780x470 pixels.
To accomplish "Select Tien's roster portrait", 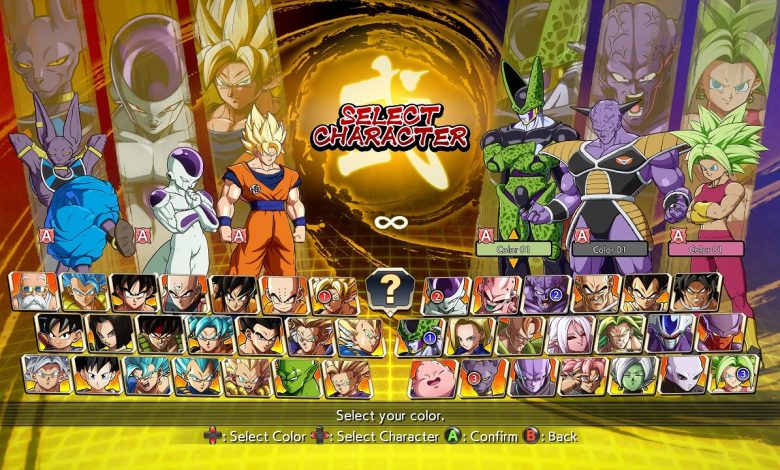I will tap(184, 293).
